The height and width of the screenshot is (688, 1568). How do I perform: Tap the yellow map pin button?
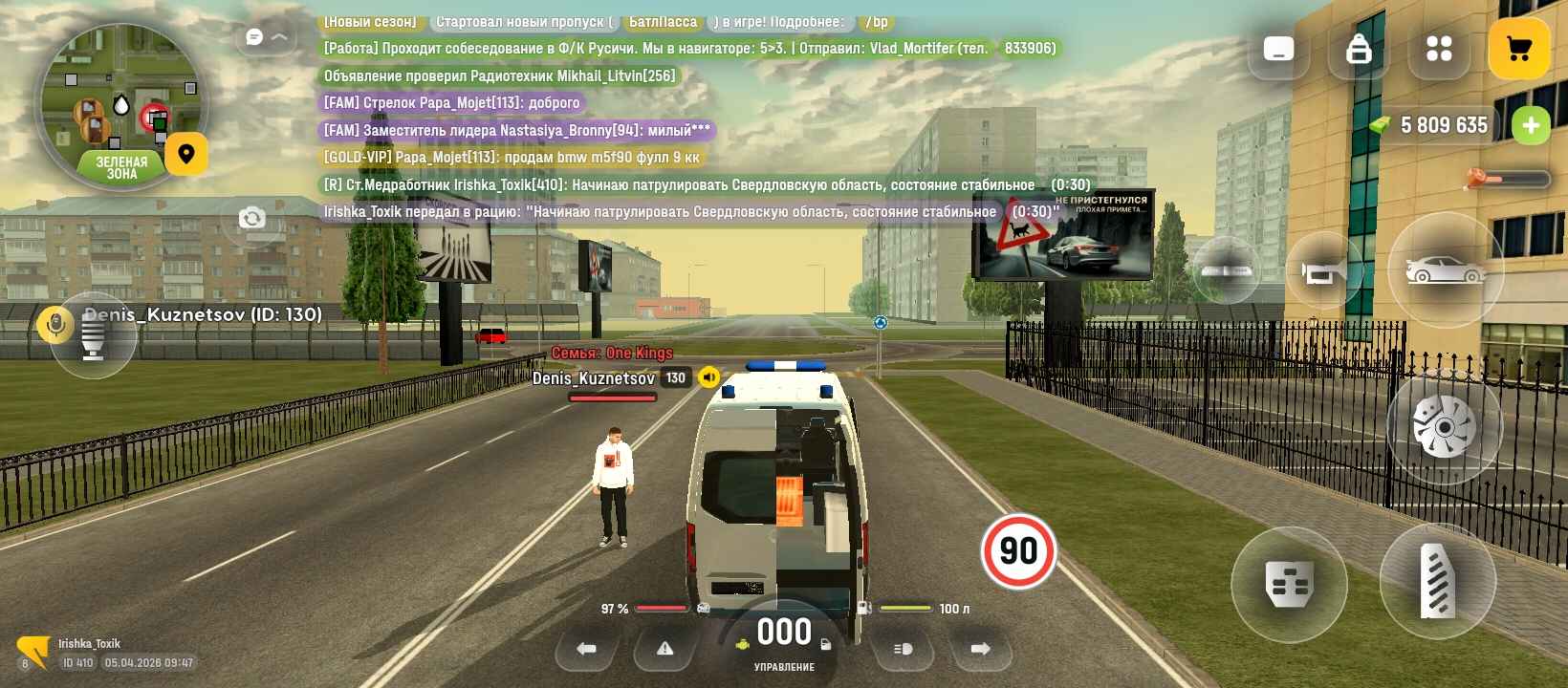click(x=186, y=154)
